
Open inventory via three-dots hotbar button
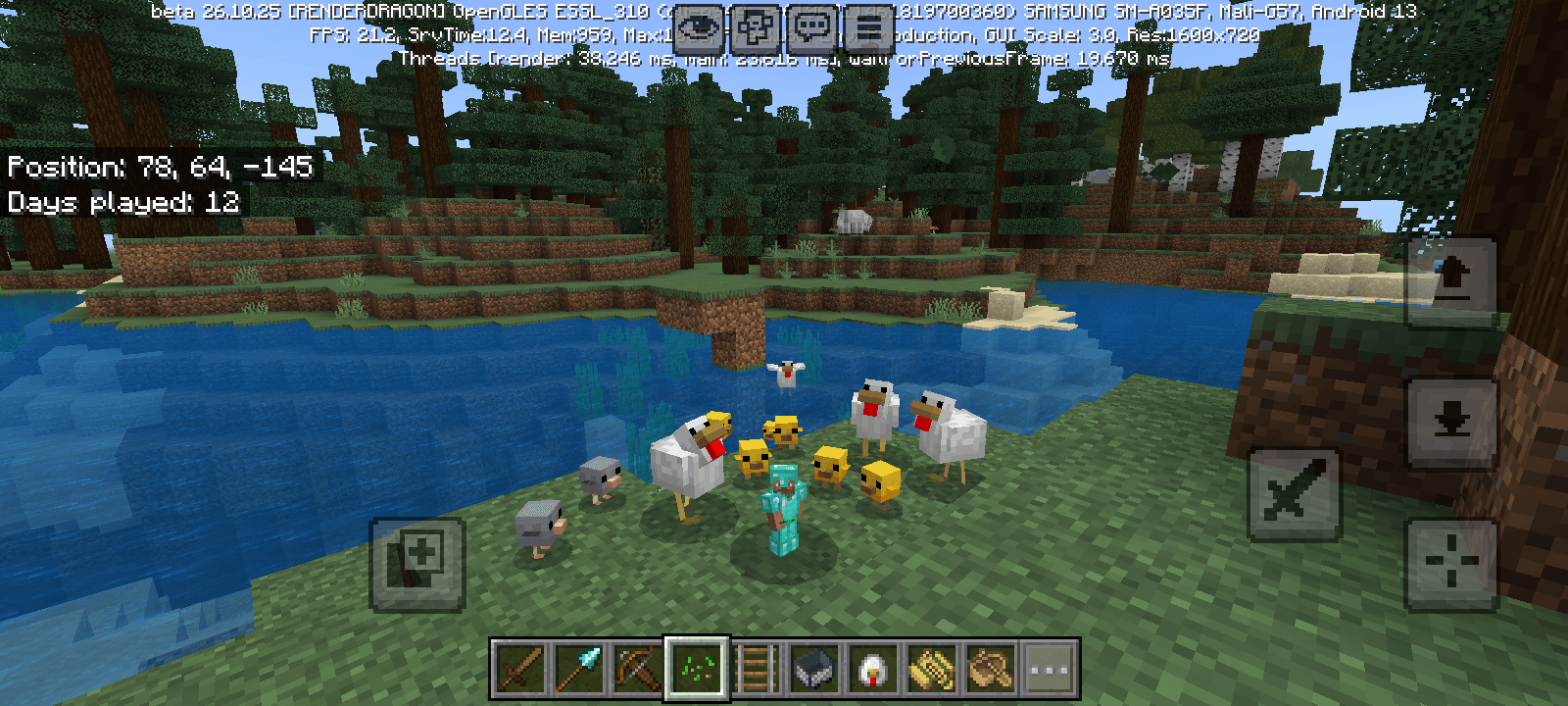tap(1050, 671)
